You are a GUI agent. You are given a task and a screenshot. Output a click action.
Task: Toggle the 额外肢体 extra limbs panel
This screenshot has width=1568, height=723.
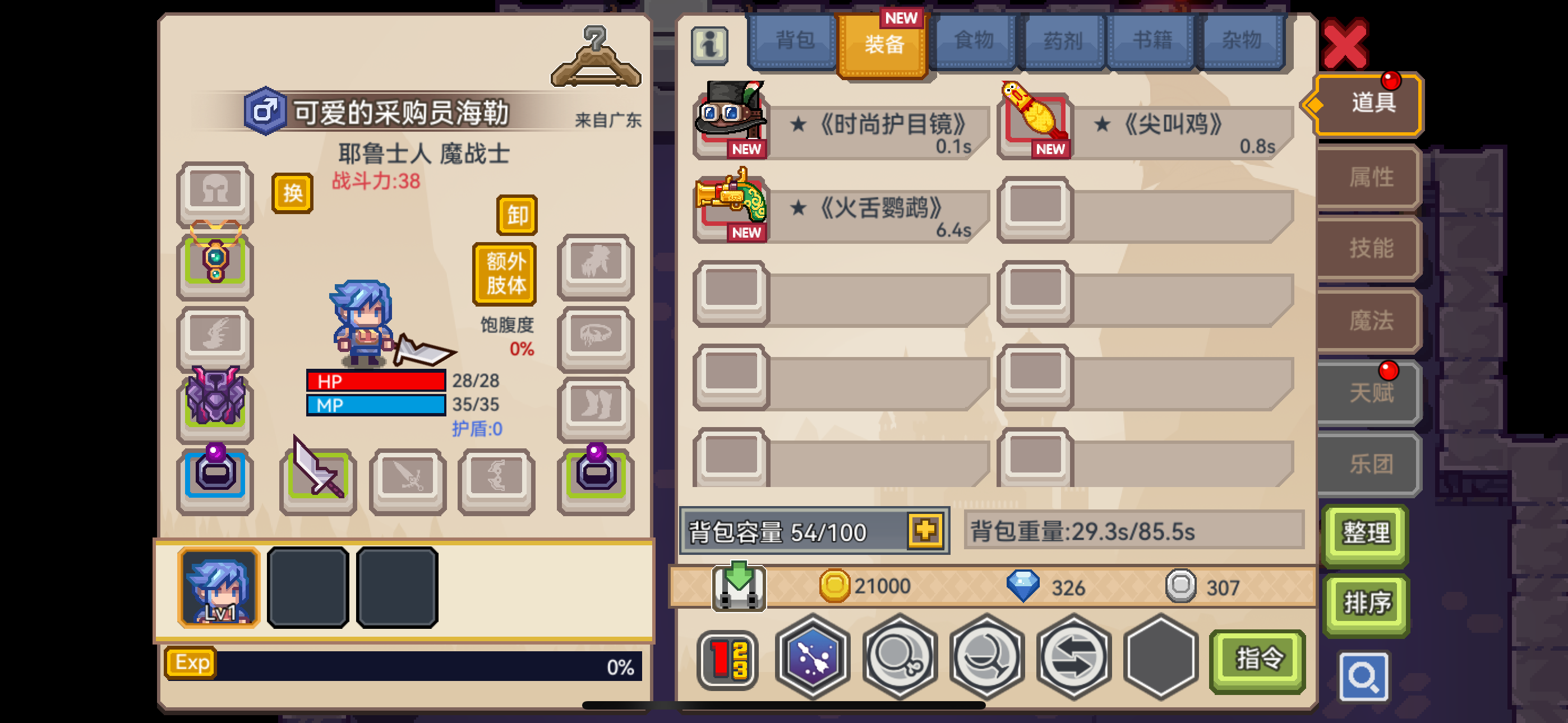coord(504,274)
